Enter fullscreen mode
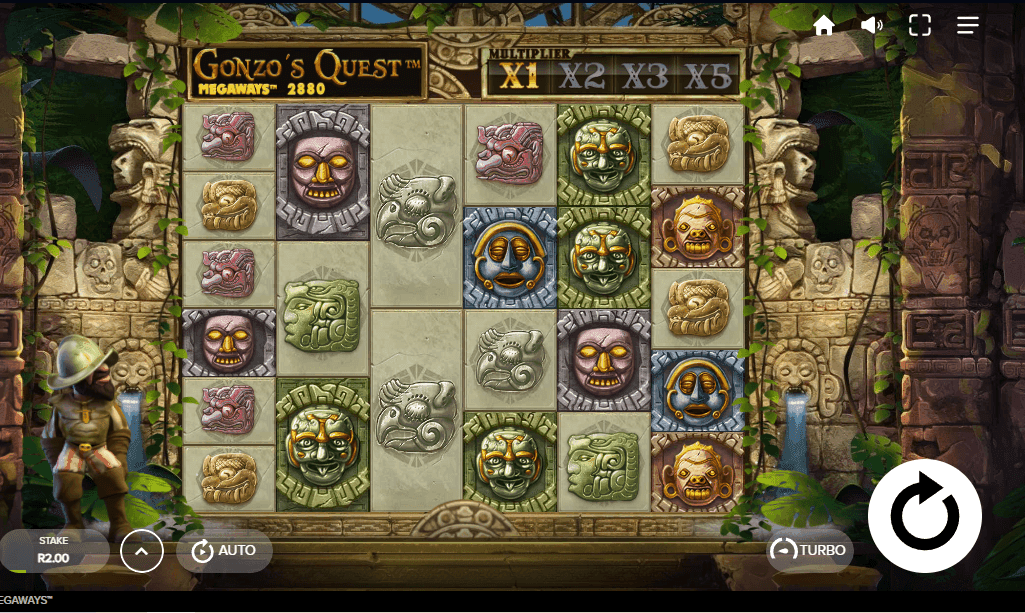The height and width of the screenshot is (613, 1025). tap(920, 26)
